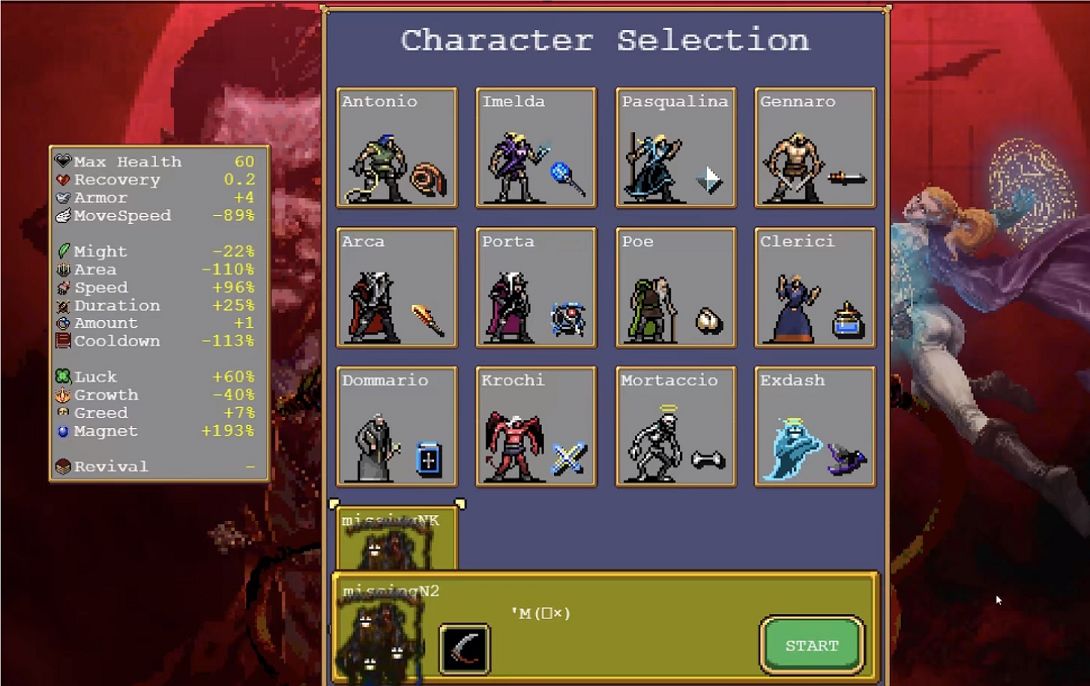Choose the Arca character tile
This screenshot has width=1090, height=686.
[x=397, y=288]
